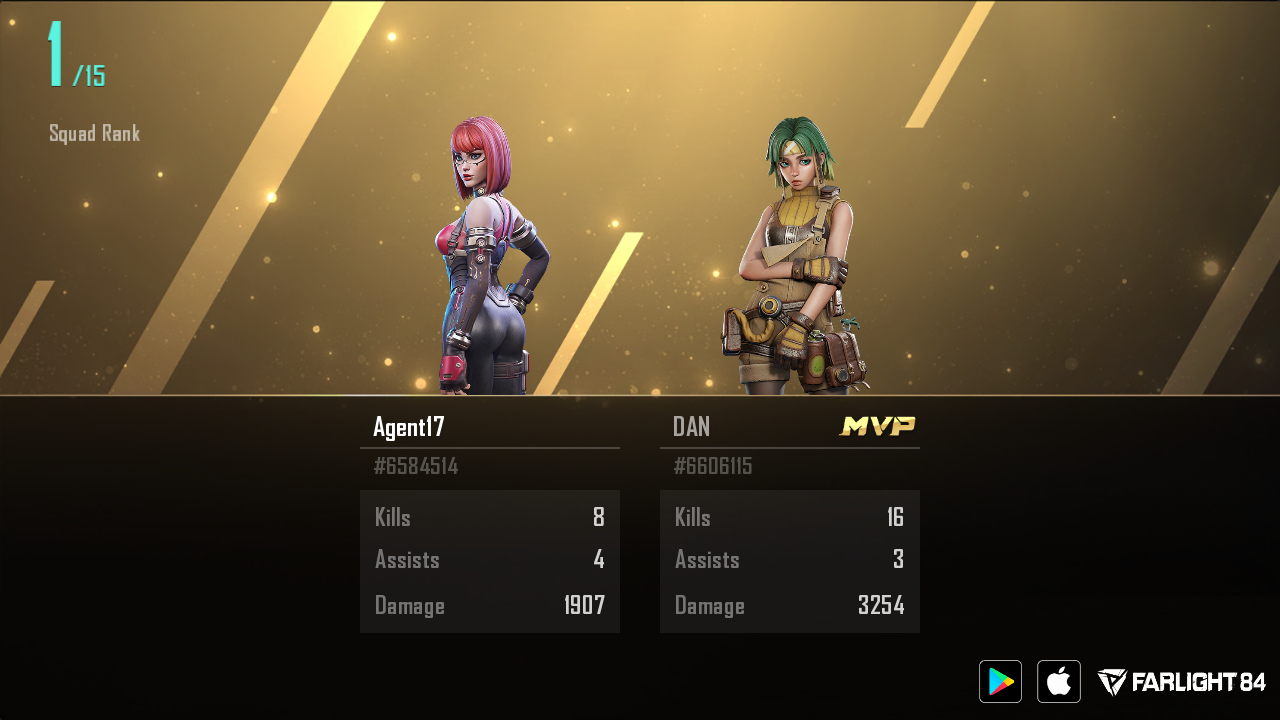Open DAN's Kills stat row
Image resolution: width=1280 pixels, height=720 pixels.
pos(790,517)
